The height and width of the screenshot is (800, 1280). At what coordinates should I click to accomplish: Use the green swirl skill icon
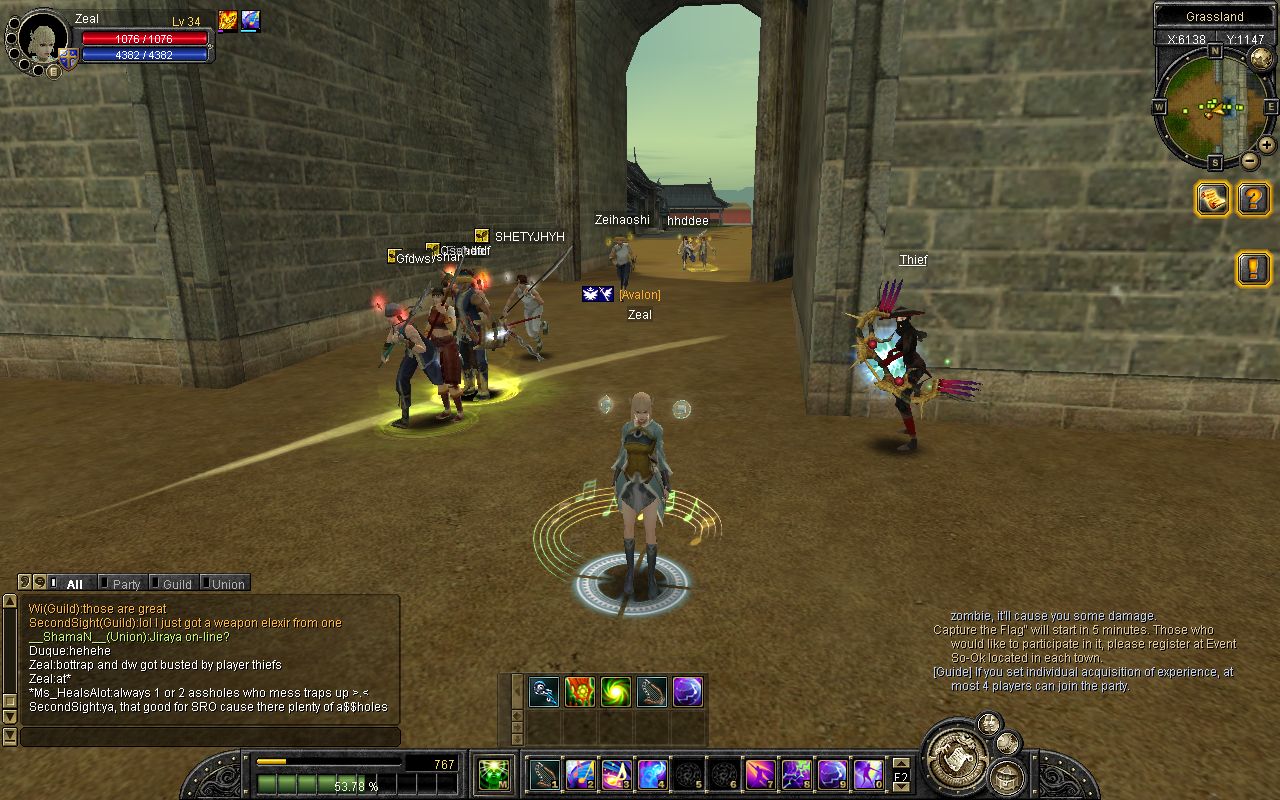[x=616, y=692]
